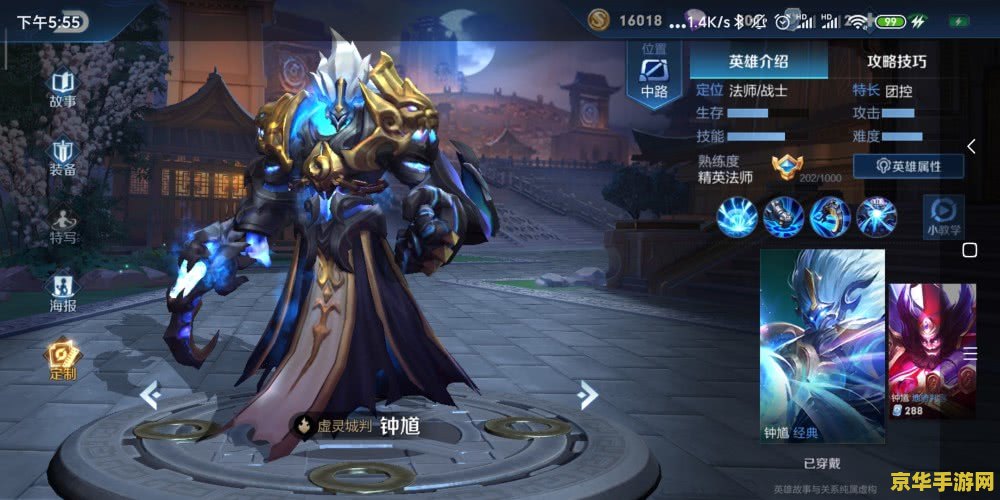The width and height of the screenshot is (1000, 500).
Task: View the glowing vortex ultimate skill icon
Action: click(x=877, y=215)
